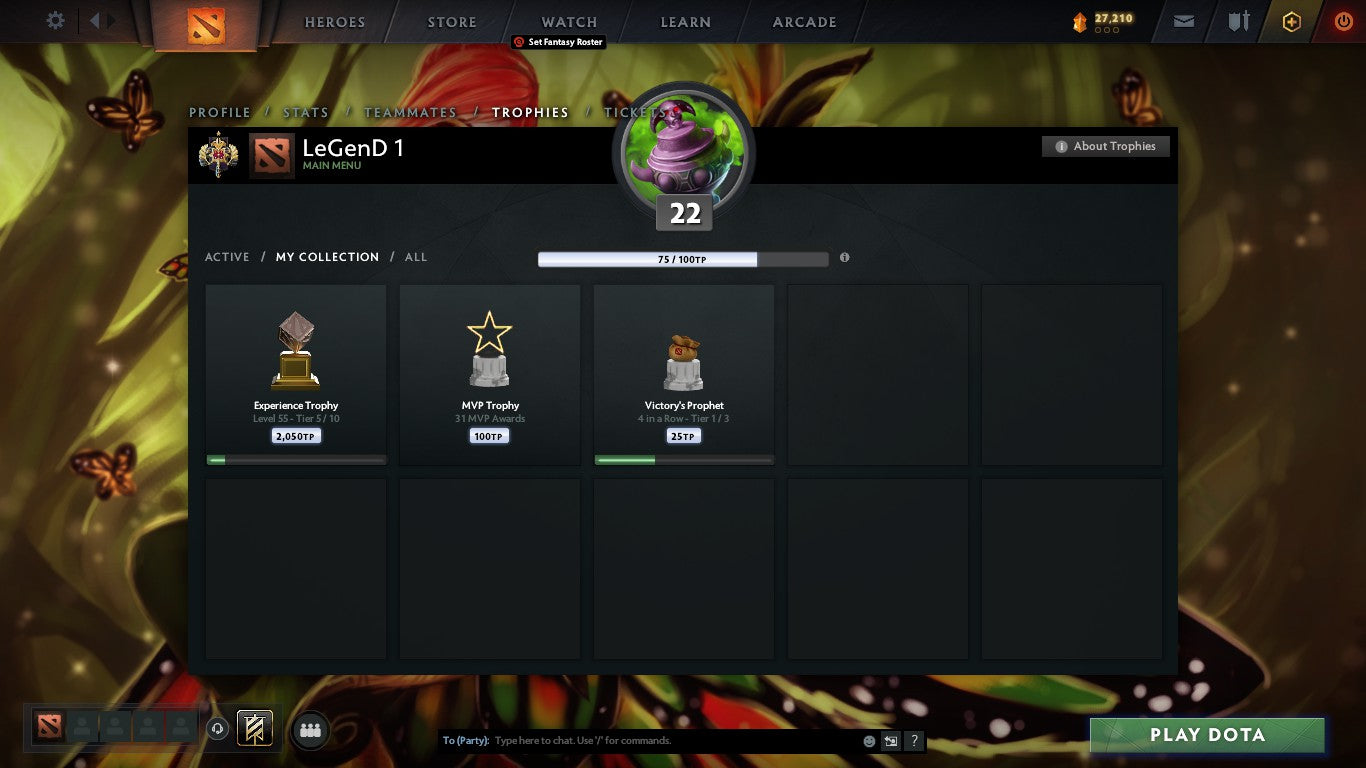Open the Armory shield and sword icon
Image resolution: width=1366 pixels, height=768 pixels.
[1240, 21]
